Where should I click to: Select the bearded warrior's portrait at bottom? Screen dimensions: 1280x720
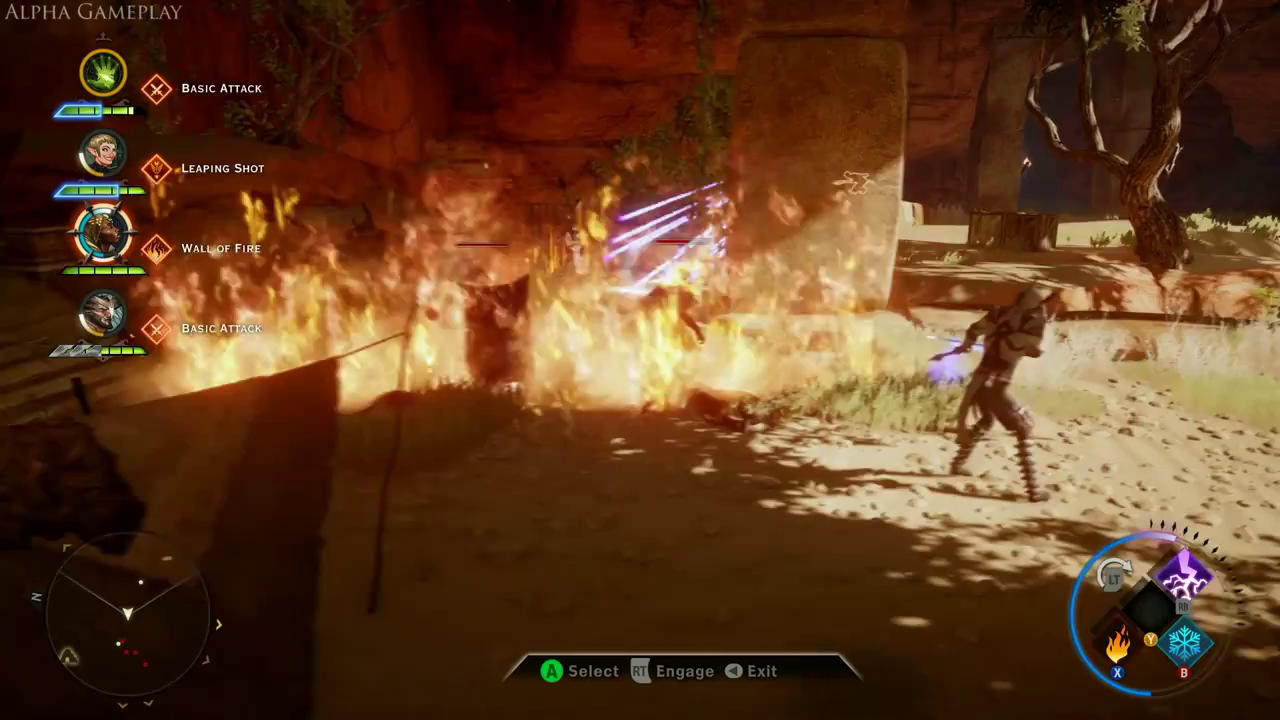pyautogui.click(x=103, y=313)
